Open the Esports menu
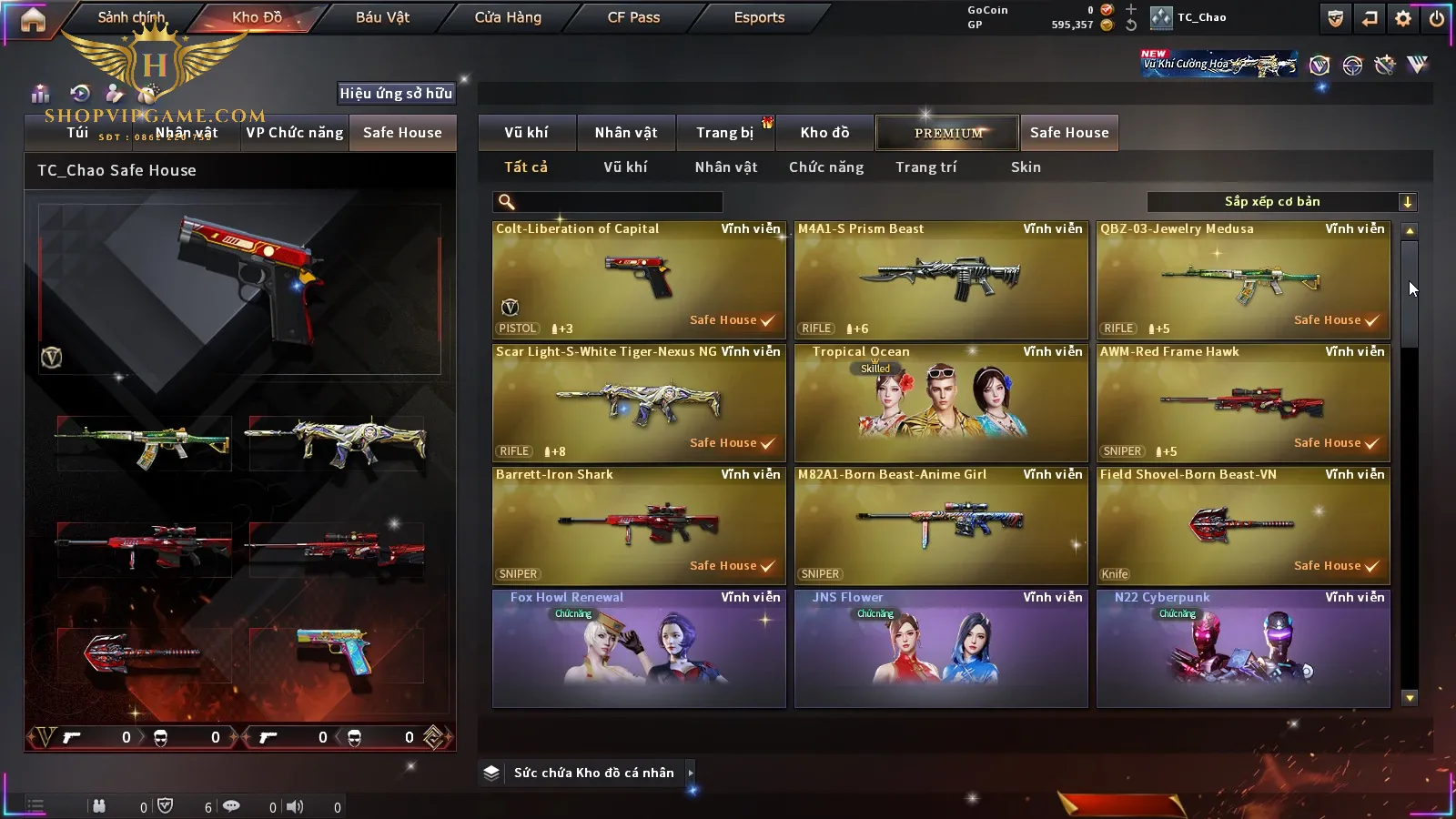The width and height of the screenshot is (1456, 819). [x=759, y=17]
